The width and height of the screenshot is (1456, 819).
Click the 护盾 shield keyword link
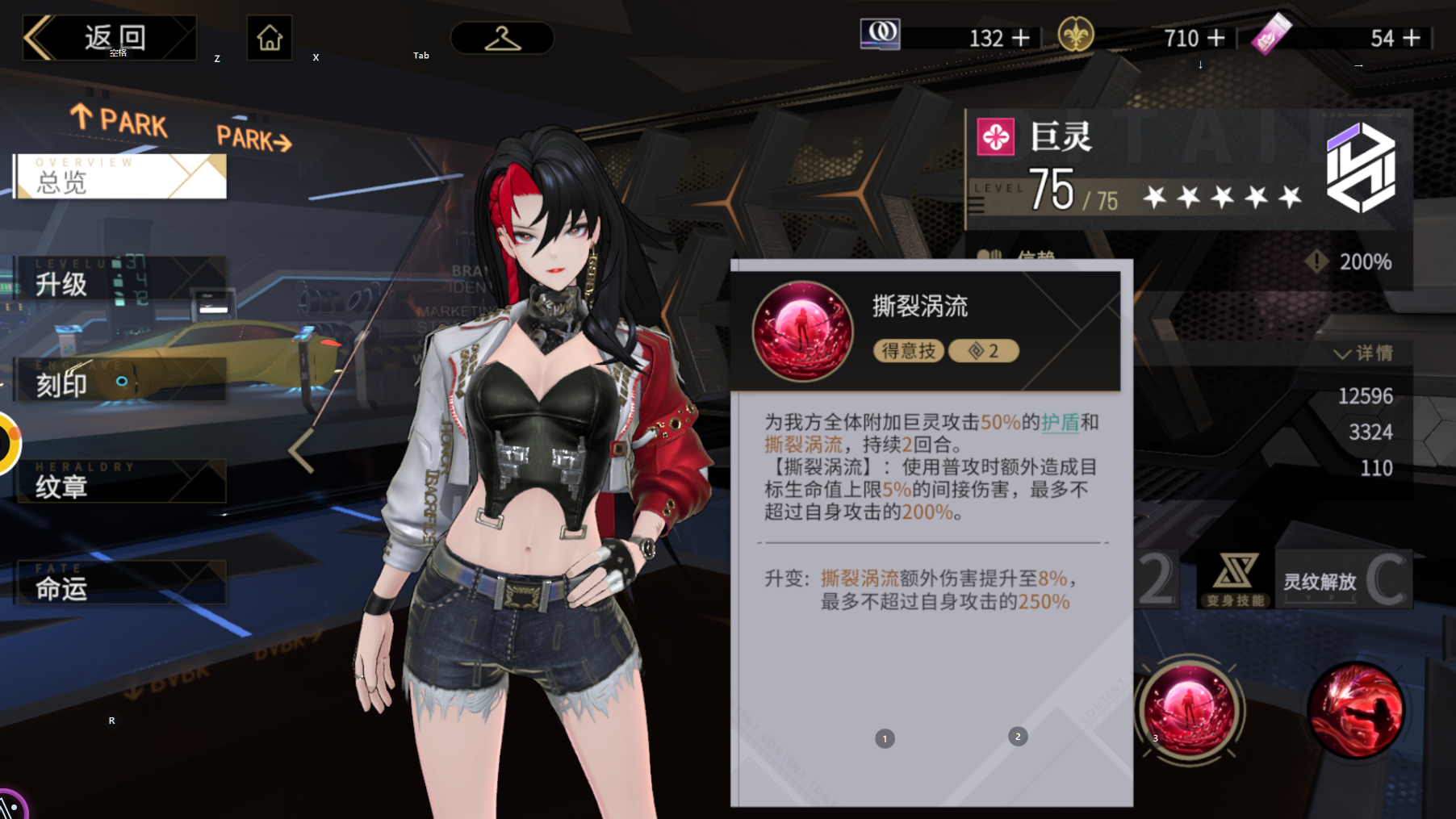[x=1060, y=422]
